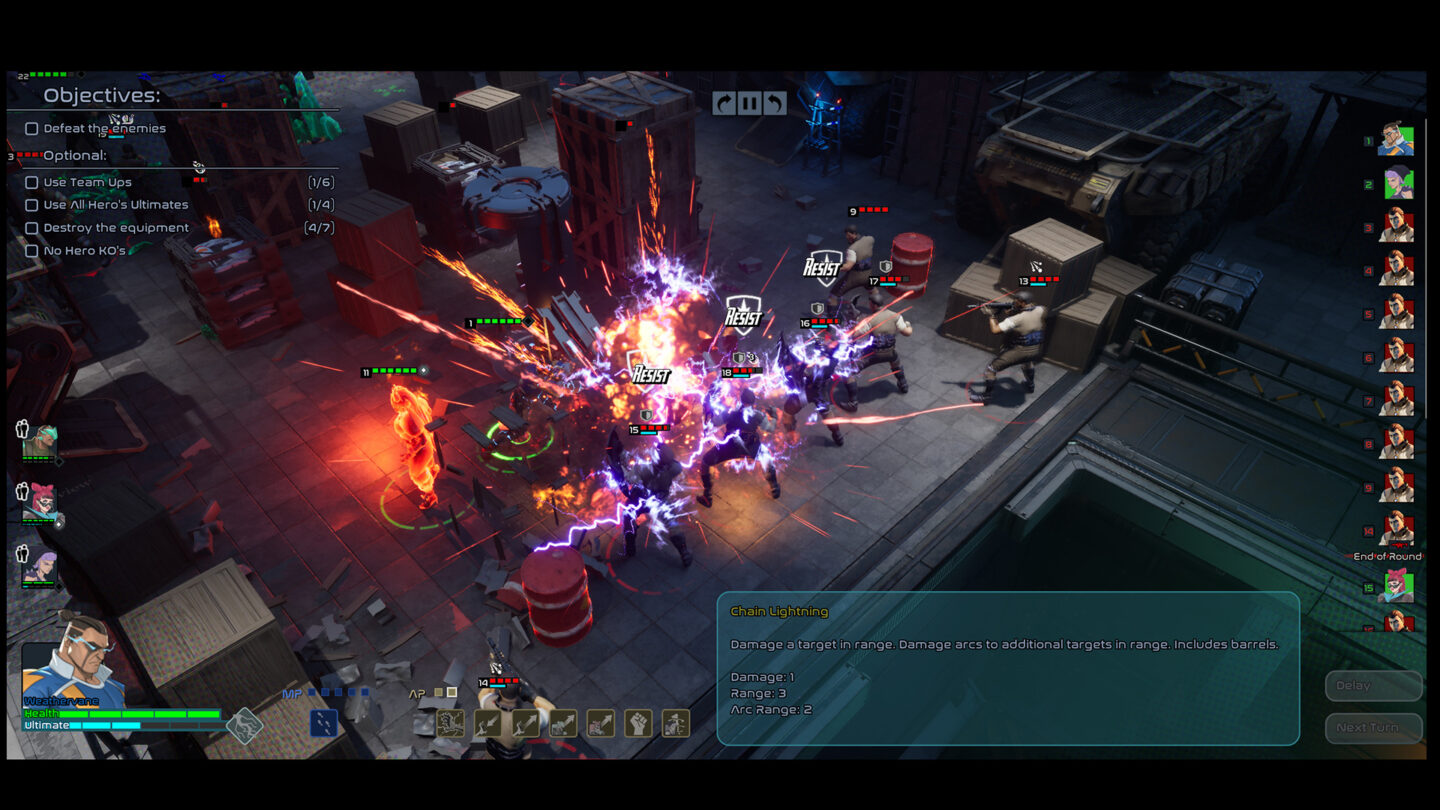The image size is (1440, 810).
Task: Click the redo arrow beside the pause button
Action: tap(723, 102)
